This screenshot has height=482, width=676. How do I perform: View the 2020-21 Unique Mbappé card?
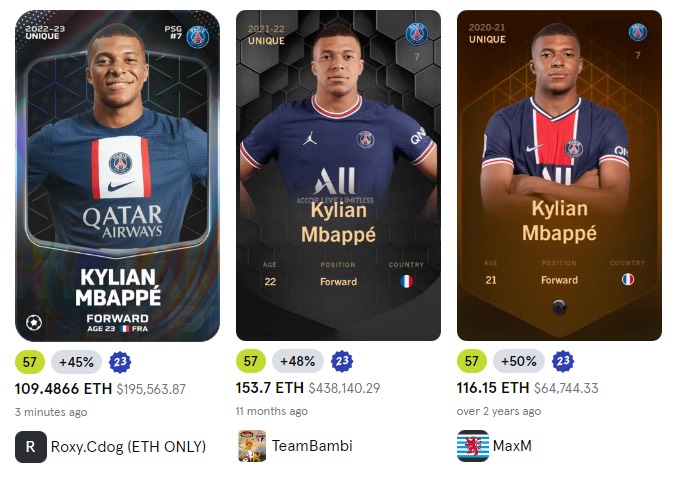pos(559,175)
